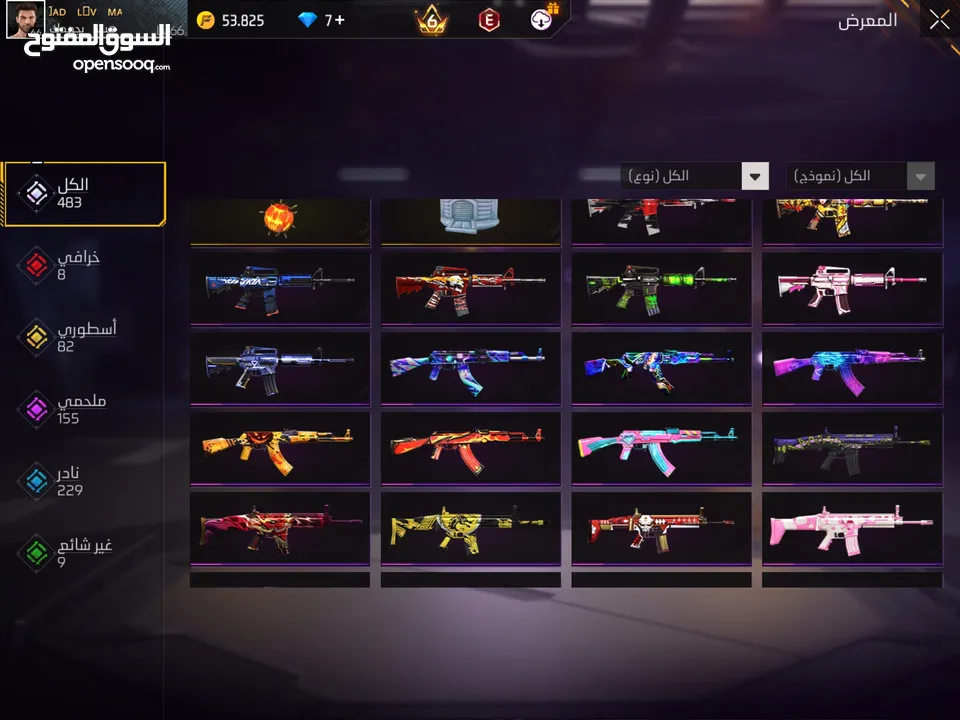The image size is (960, 720).
Task: Expand the model filter dropdown
Action: (860, 176)
